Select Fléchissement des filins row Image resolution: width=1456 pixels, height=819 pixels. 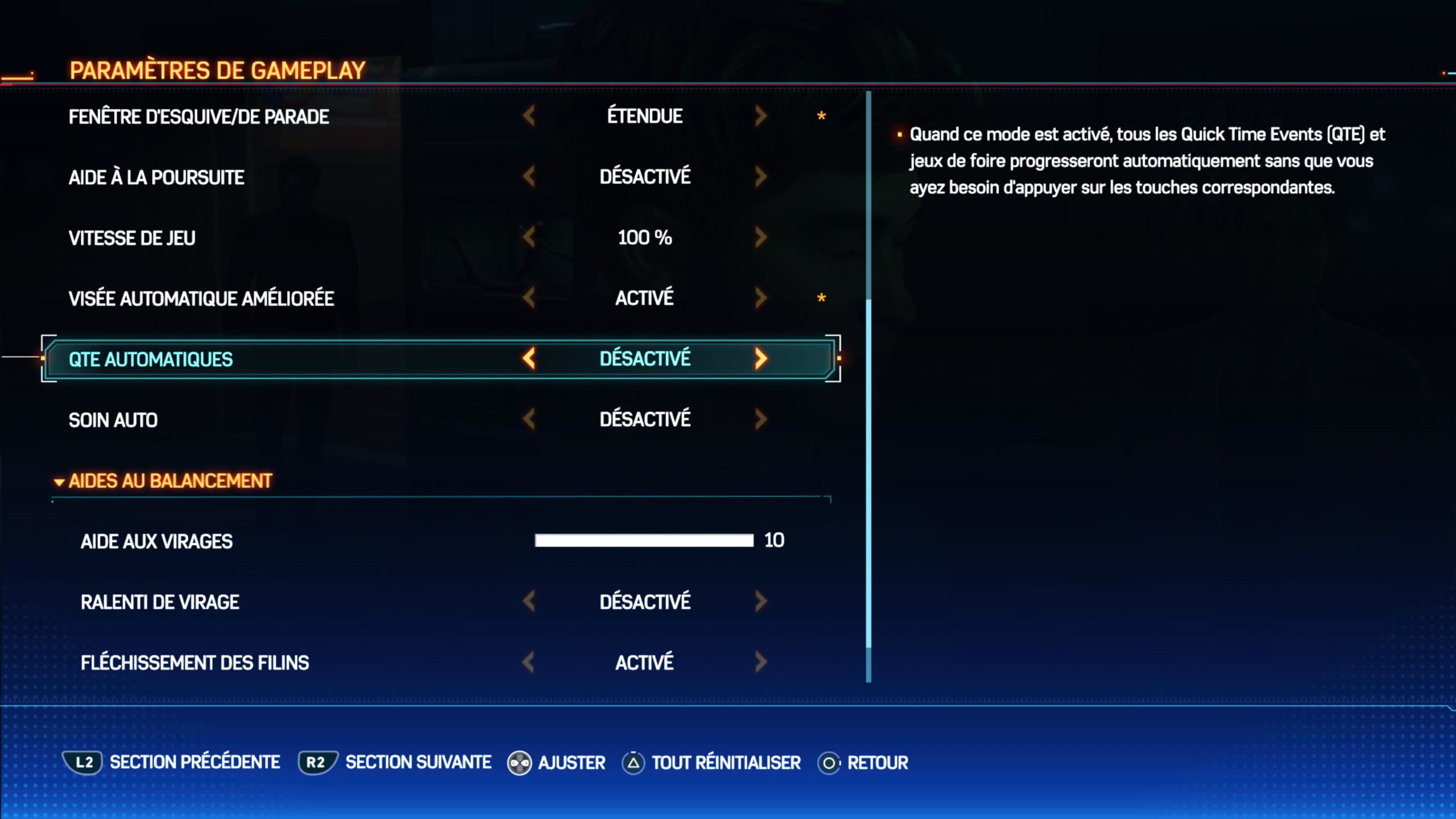[x=195, y=663]
